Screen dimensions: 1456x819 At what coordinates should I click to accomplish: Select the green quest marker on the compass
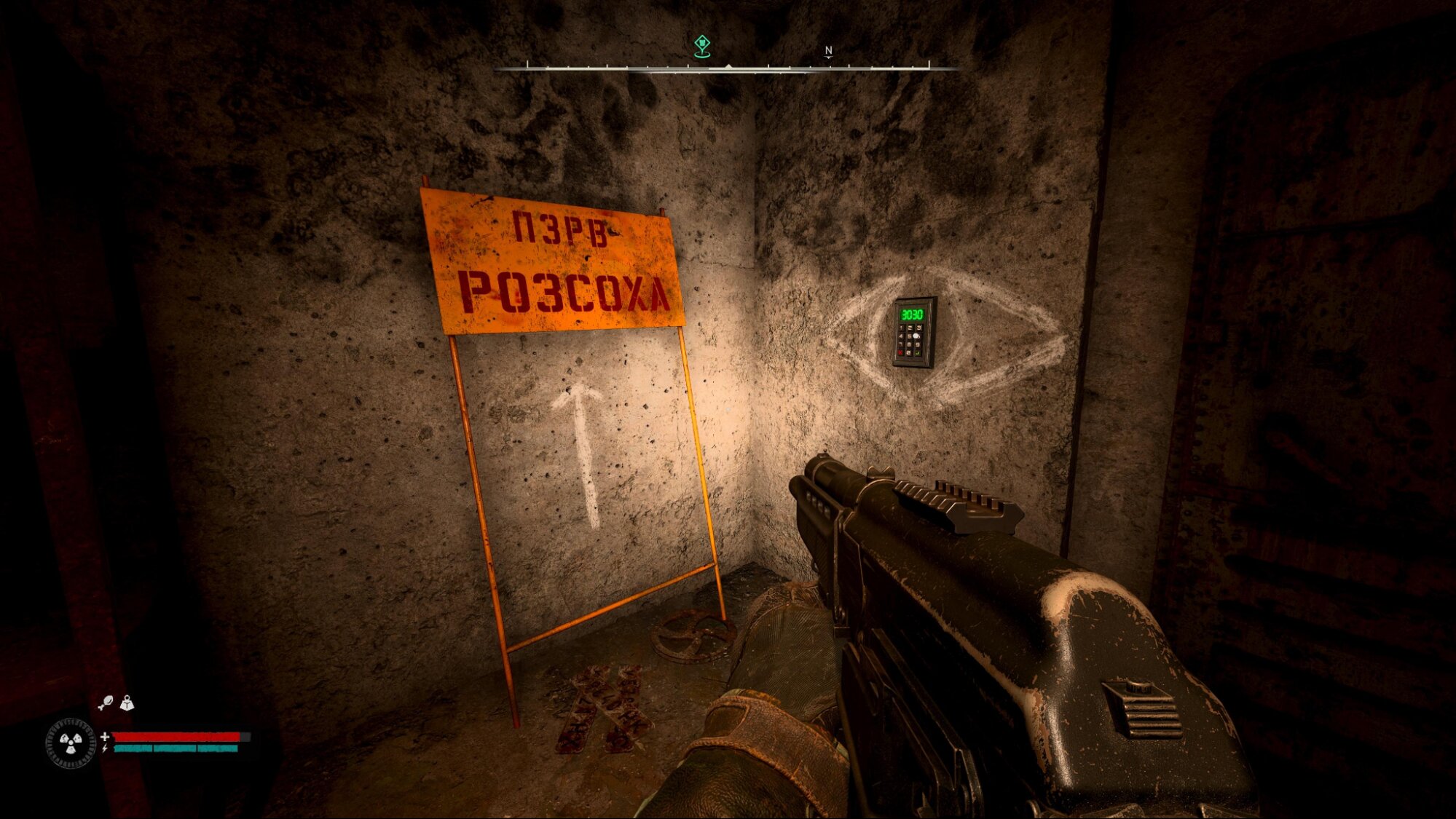[x=701, y=45]
